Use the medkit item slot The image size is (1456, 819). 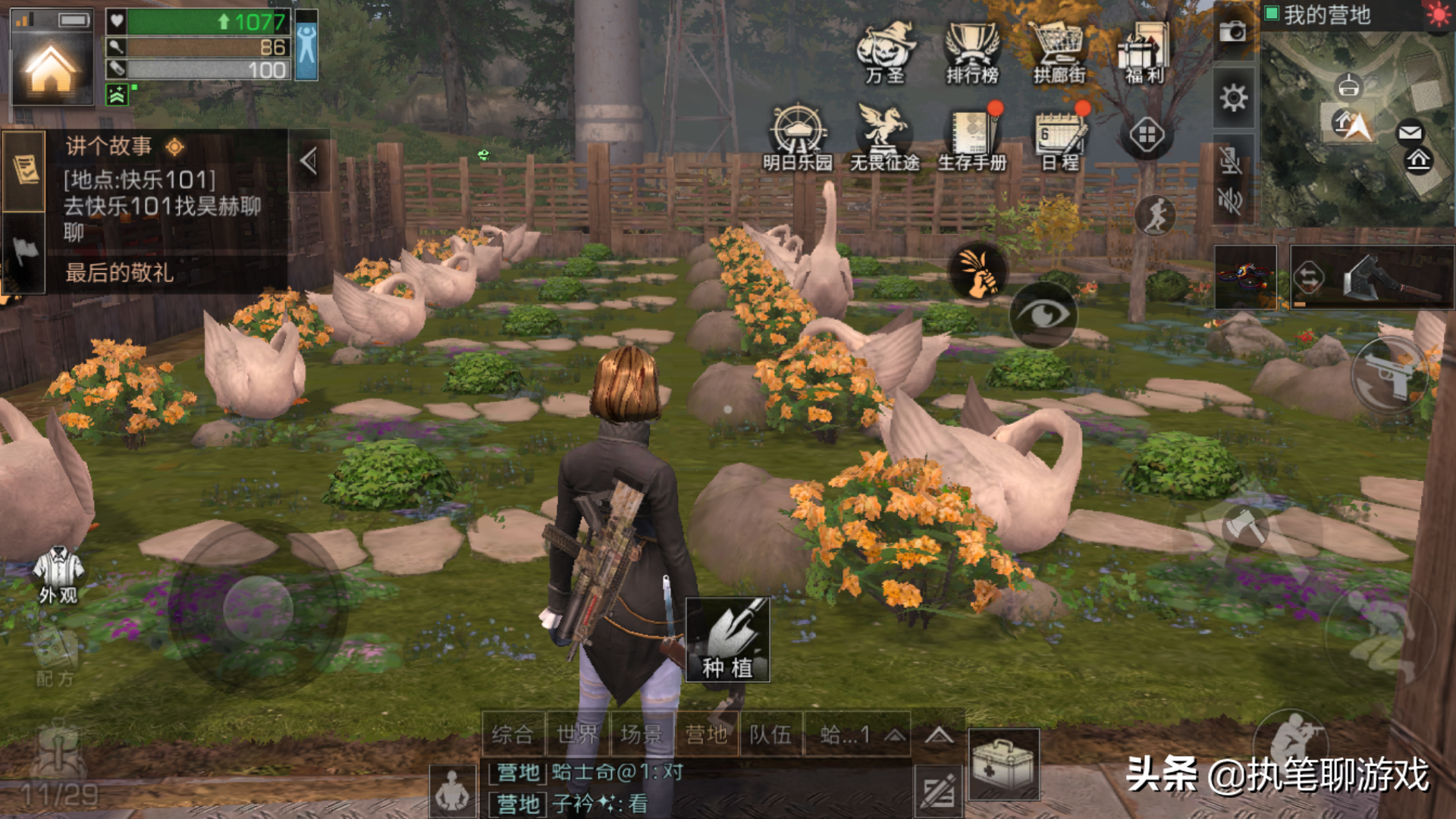click(1003, 764)
